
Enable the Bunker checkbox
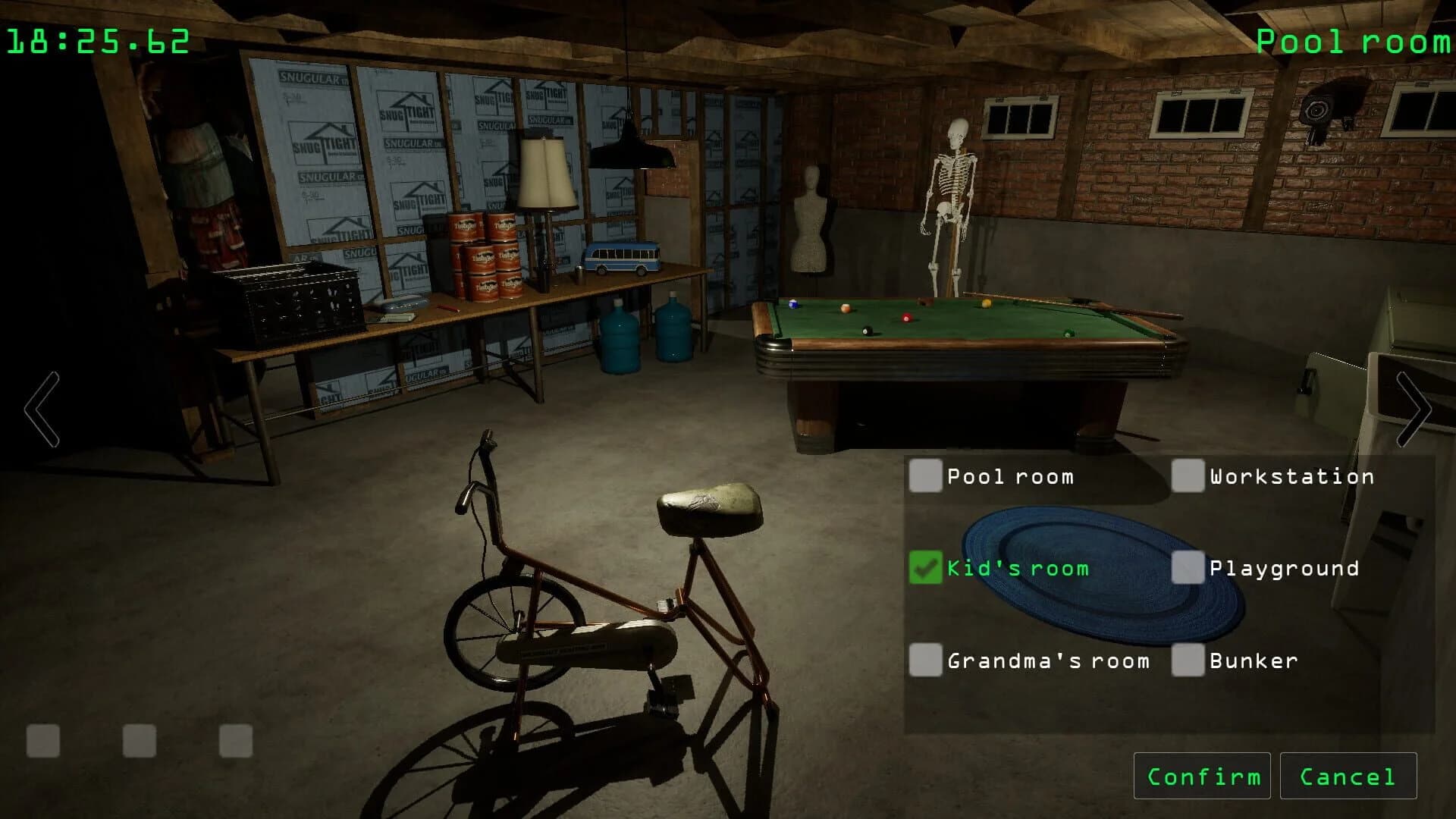pos(1188,661)
